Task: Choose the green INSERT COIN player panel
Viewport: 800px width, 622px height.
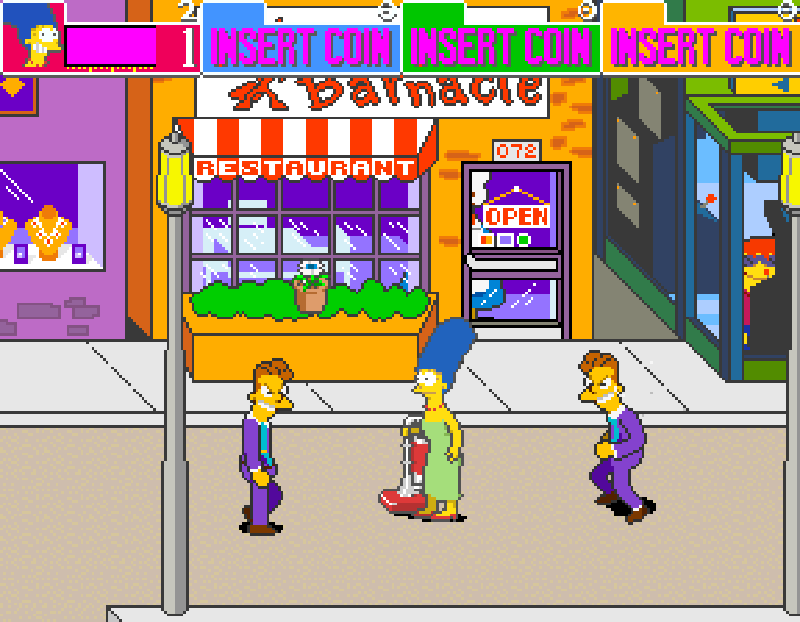Action: coord(501,45)
